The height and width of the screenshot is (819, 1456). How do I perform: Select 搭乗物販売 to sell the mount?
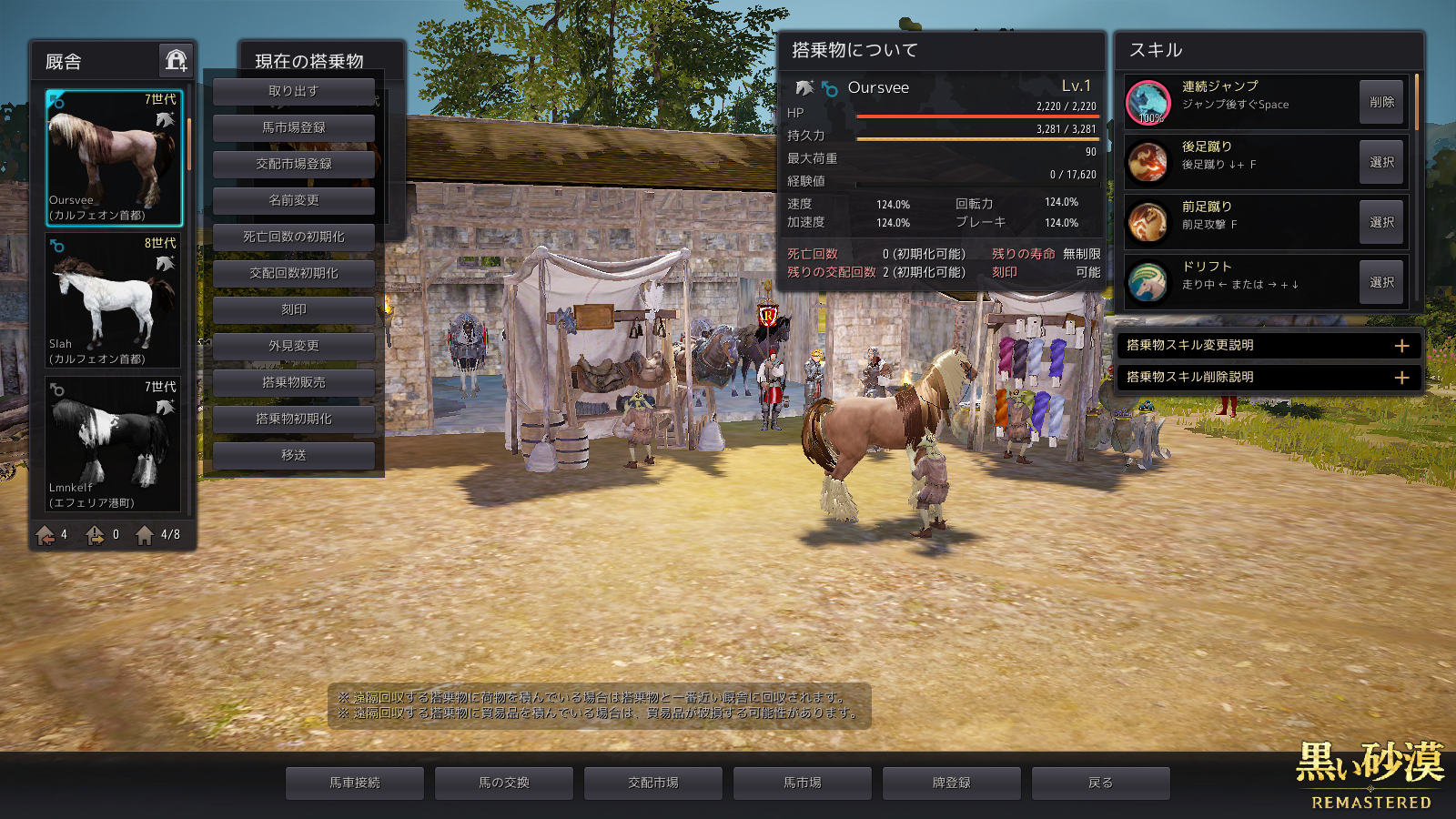293,382
